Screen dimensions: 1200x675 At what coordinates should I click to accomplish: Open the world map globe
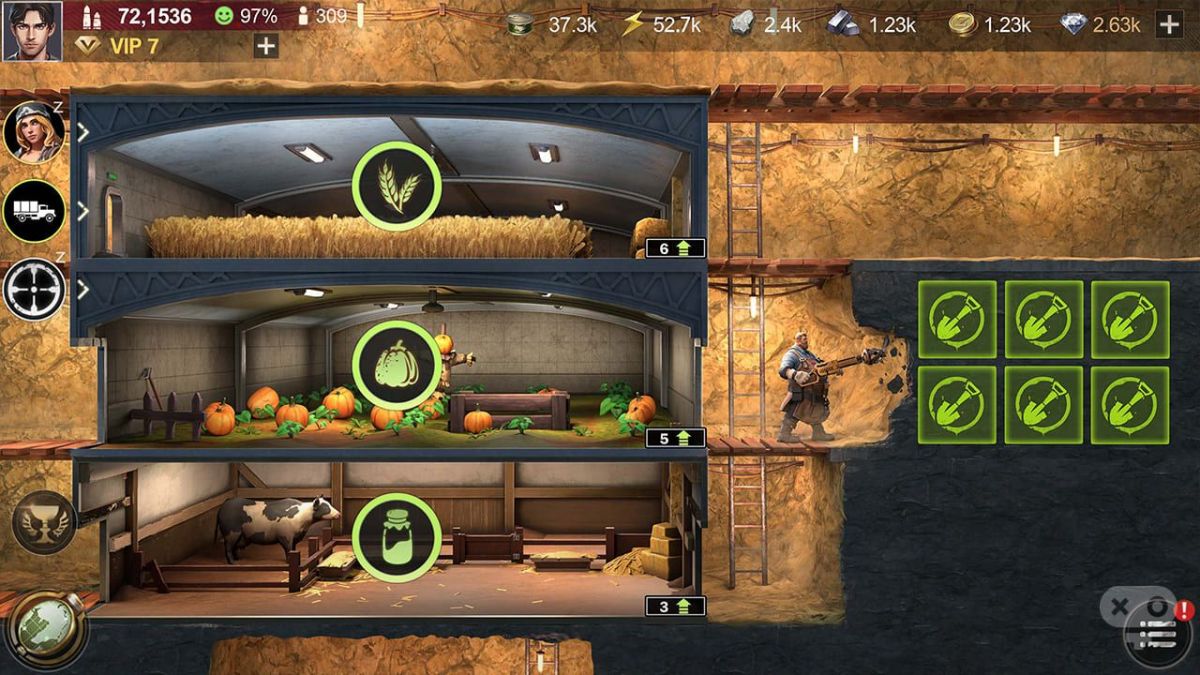[x=46, y=629]
